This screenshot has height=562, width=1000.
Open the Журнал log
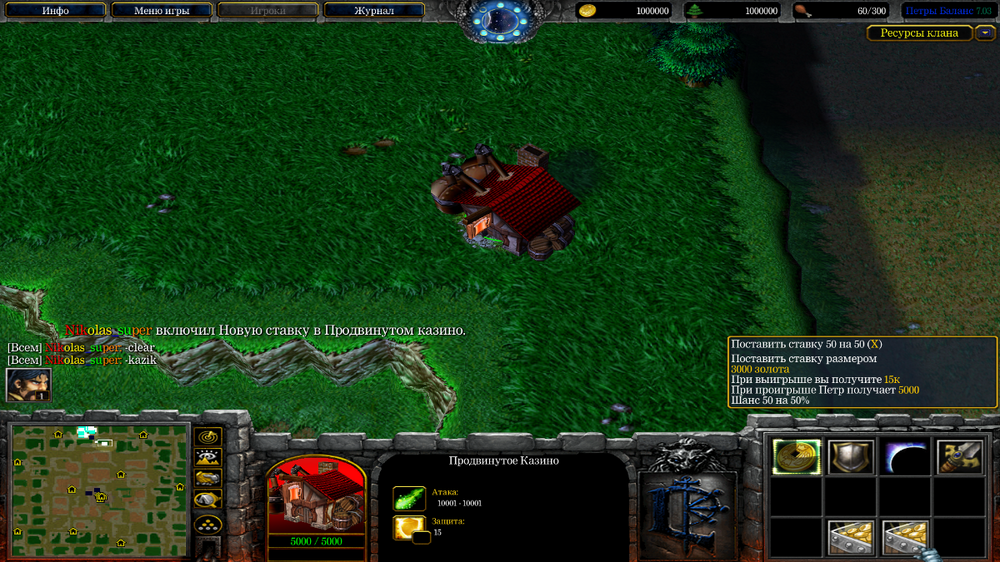tap(374, 11)
